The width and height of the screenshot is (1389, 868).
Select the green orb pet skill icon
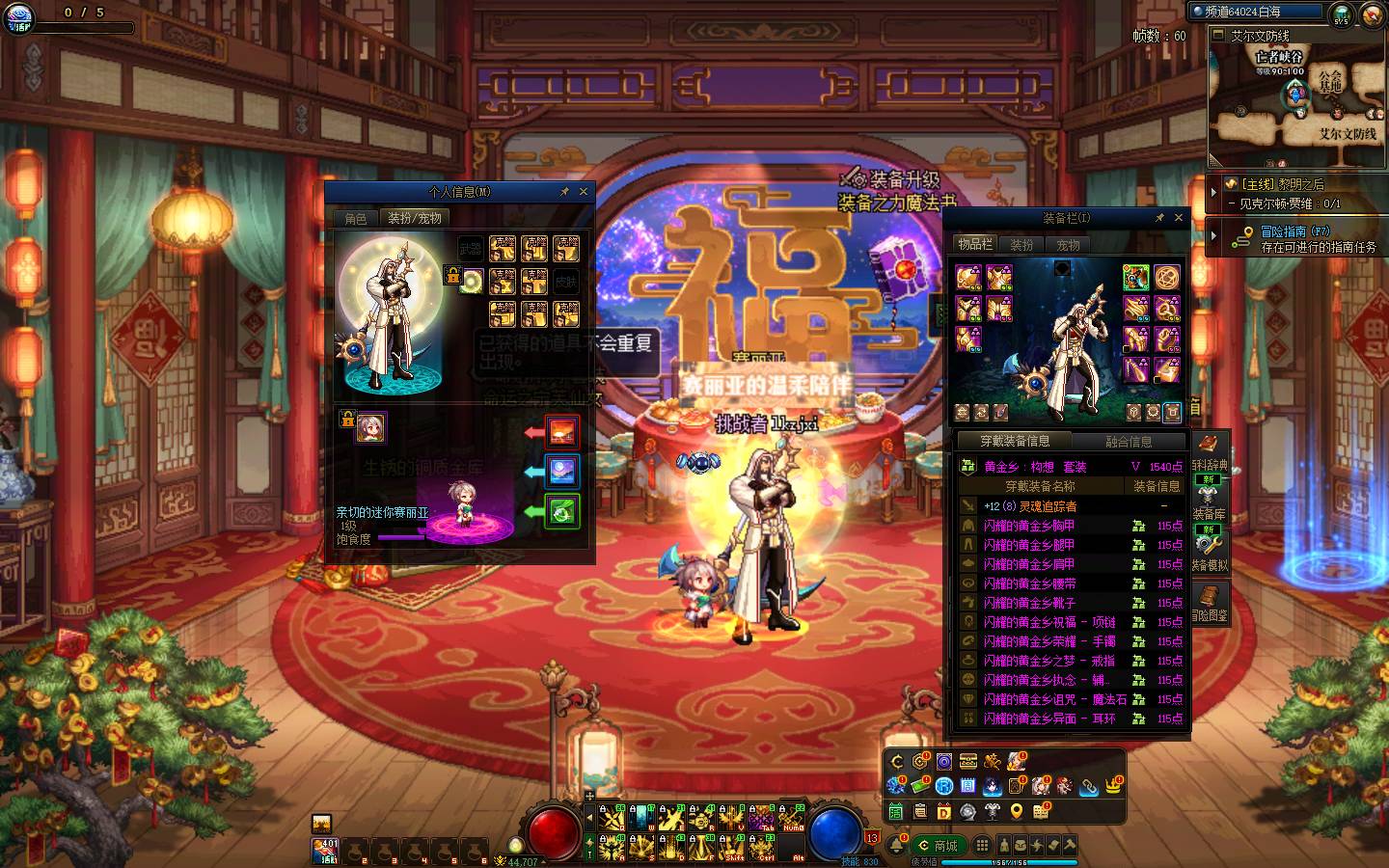562,510
